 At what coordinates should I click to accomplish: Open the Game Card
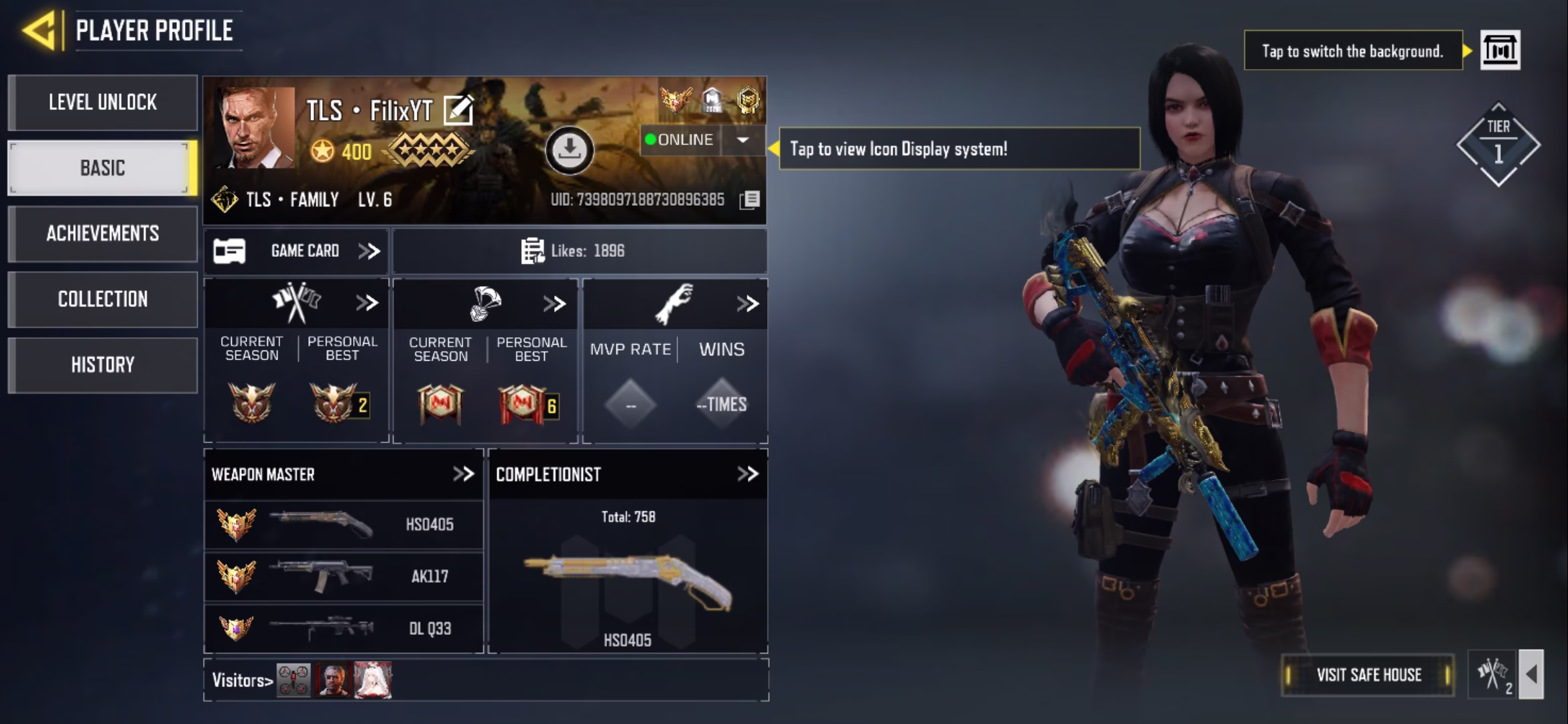(x=296, y=251)
